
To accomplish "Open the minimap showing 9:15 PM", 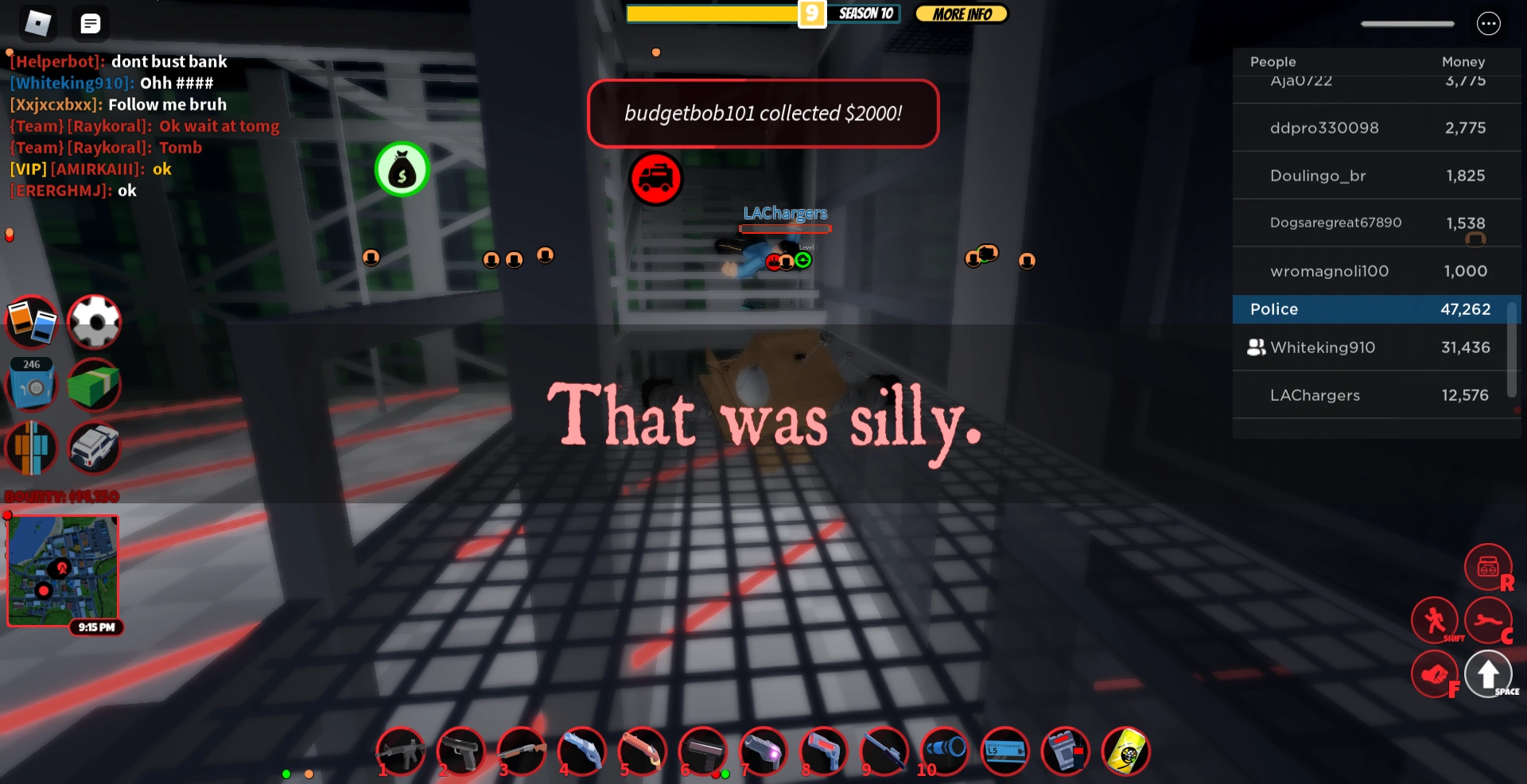I will click(x=63, y=569).
